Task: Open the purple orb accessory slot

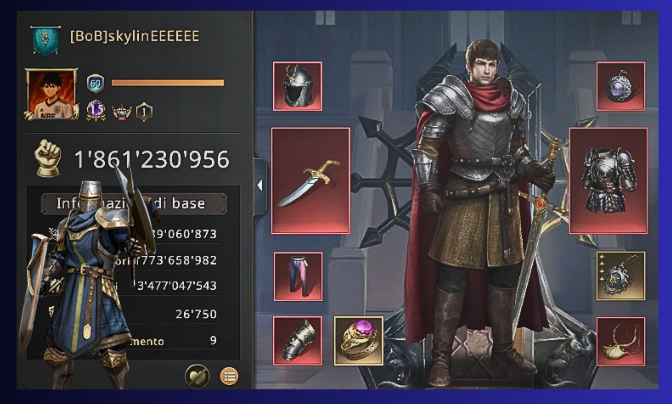Action: (x=620, y=87)
